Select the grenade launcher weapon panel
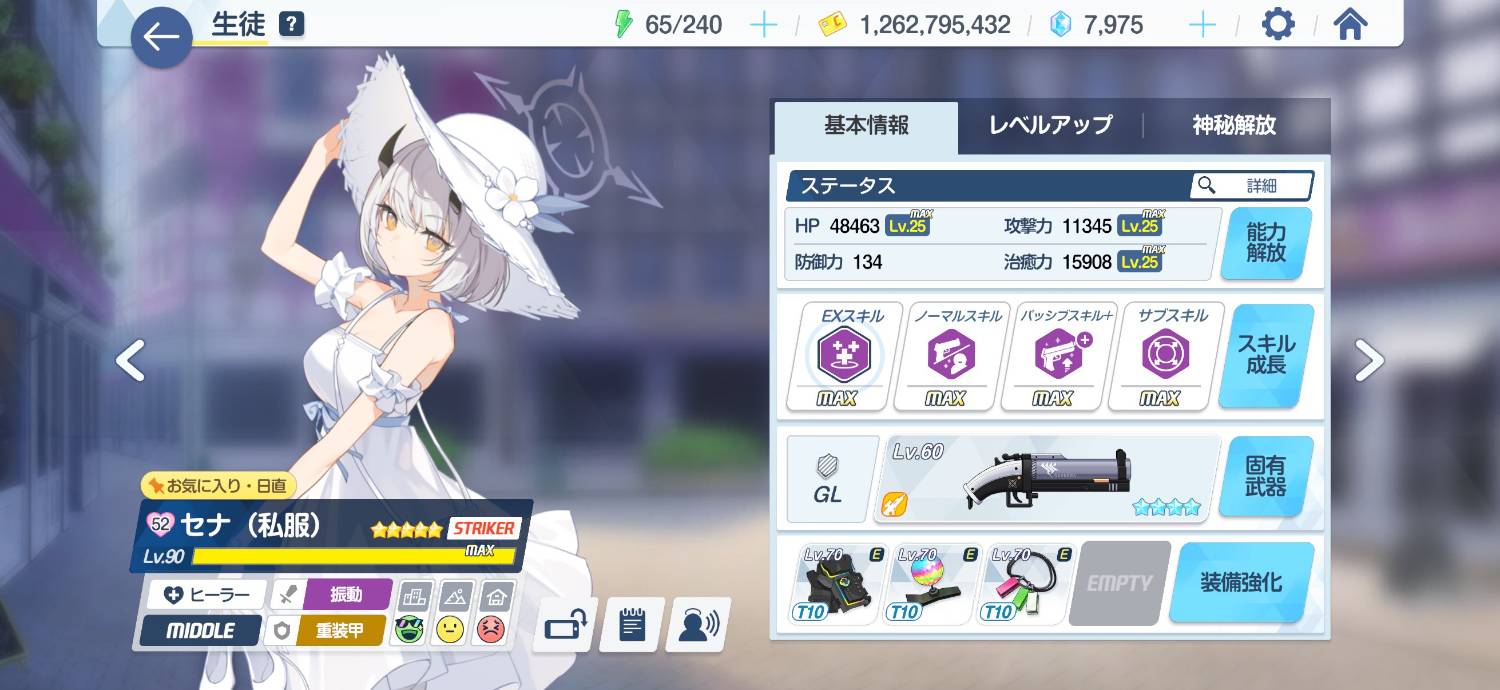Image resolution: width=1500 pixels, height=690 pixels. (x=1047, y=478)
